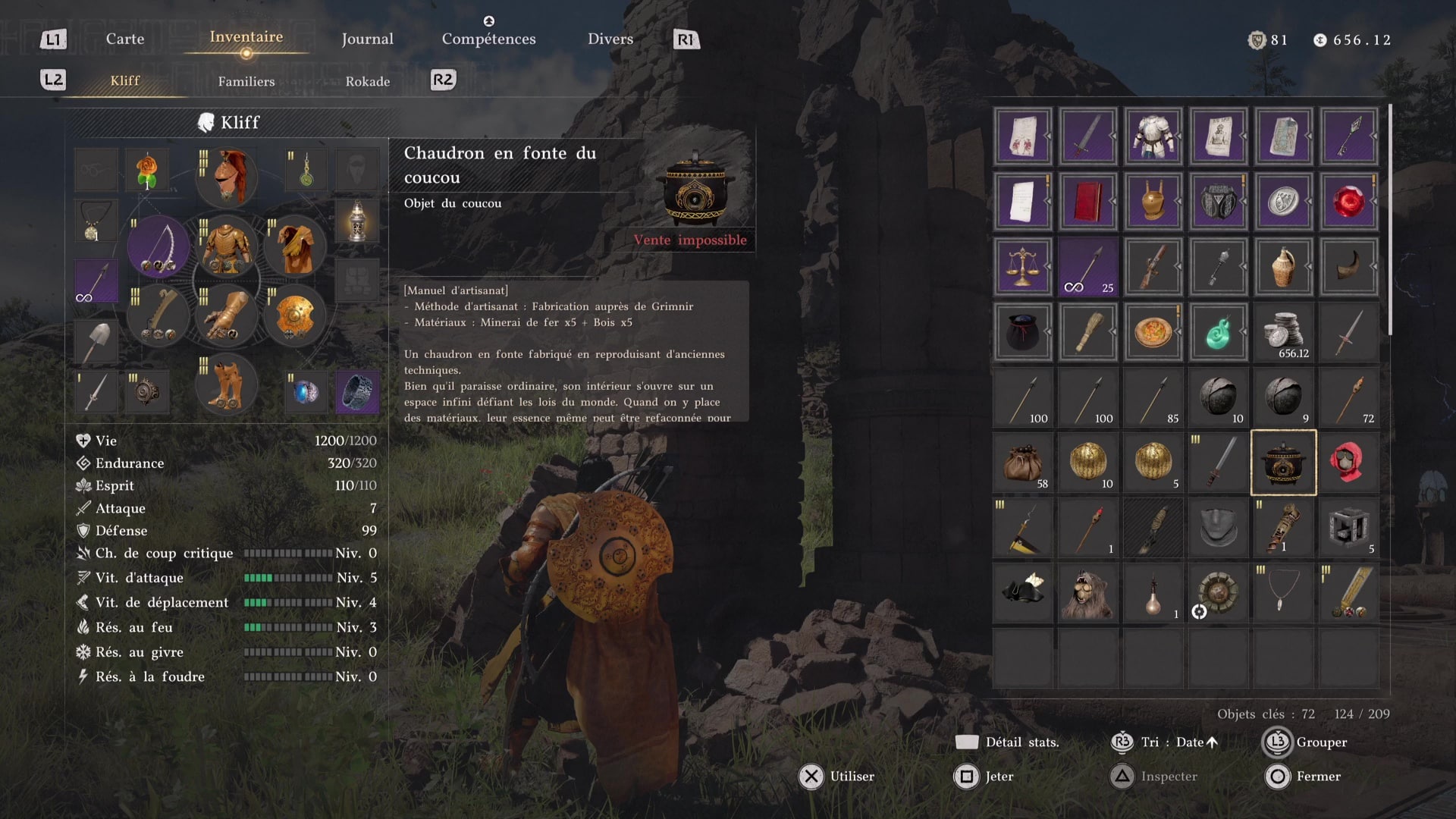Select the red hooded mask item
The width and height of the screenshot is (1456, 819).
tap(1348, 463)
